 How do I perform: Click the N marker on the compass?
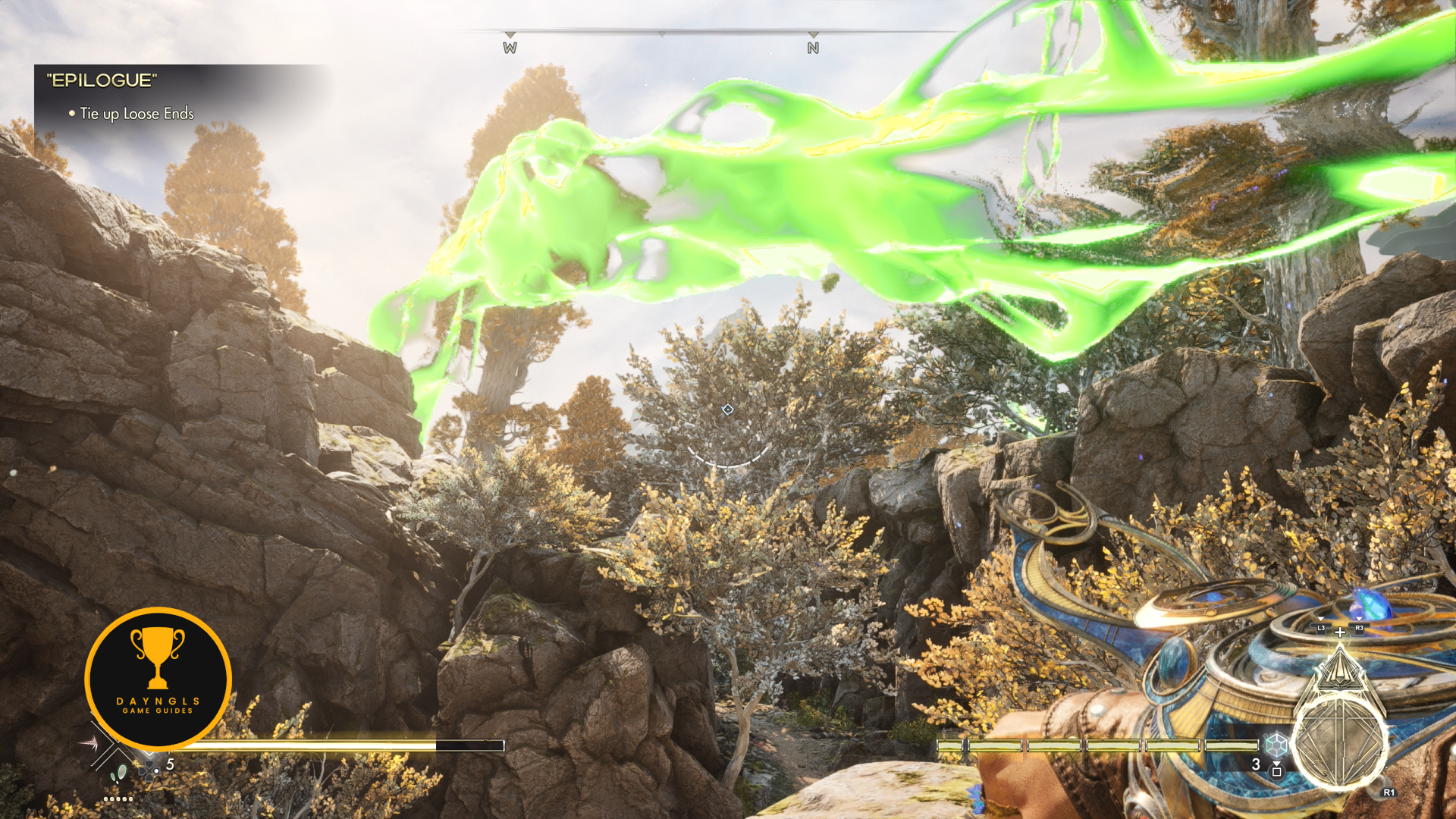pyautogui.click(x=813, y=48)
